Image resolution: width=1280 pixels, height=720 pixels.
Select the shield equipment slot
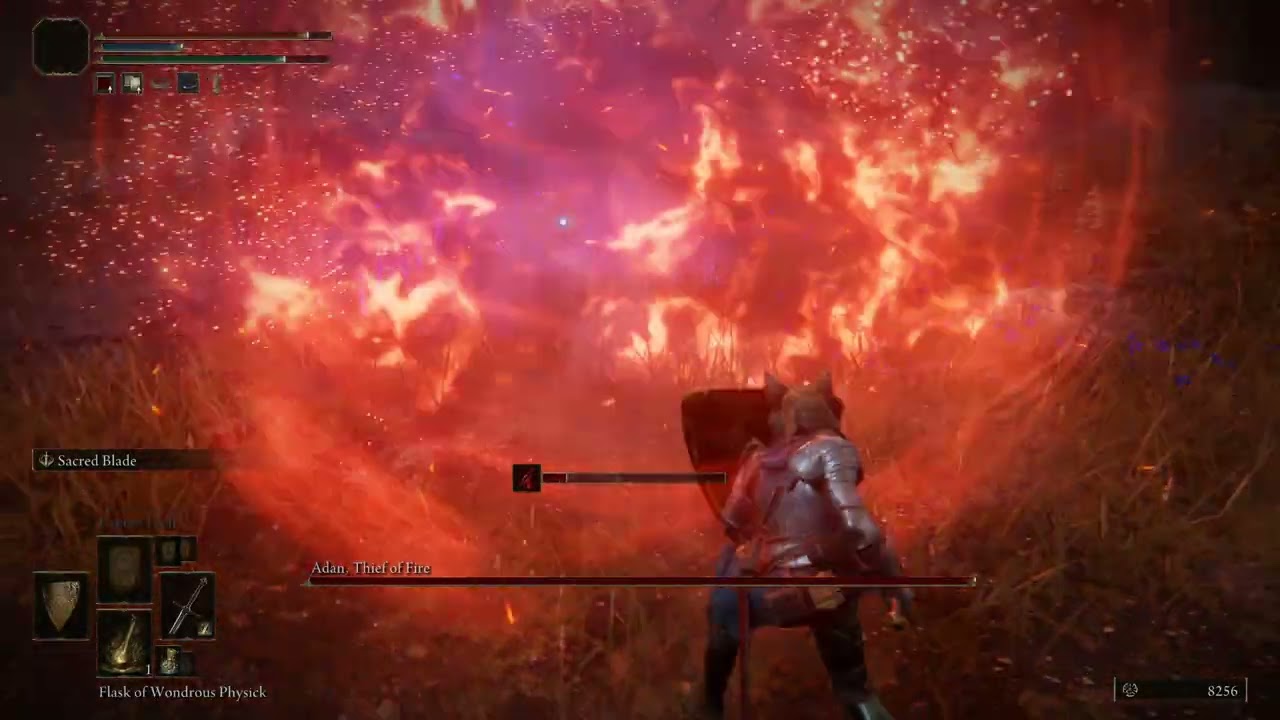(61, 605)
